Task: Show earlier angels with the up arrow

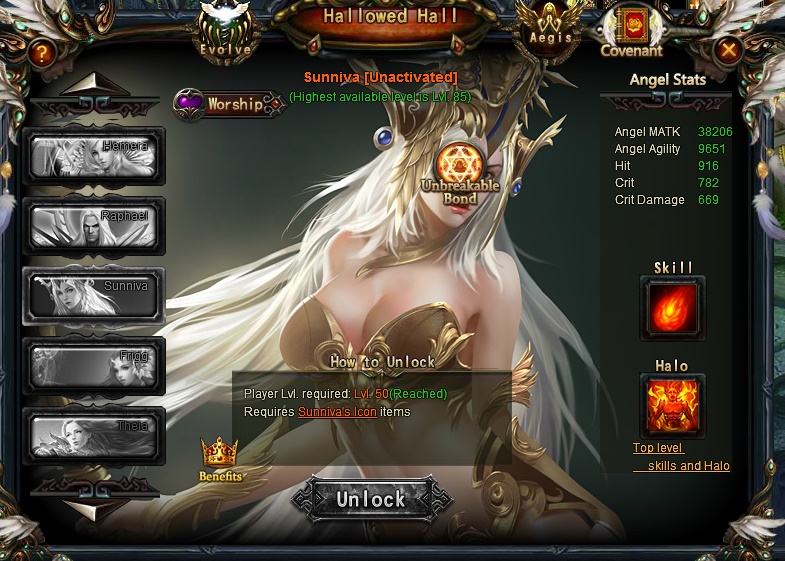Action: click(x=94, y=84)
